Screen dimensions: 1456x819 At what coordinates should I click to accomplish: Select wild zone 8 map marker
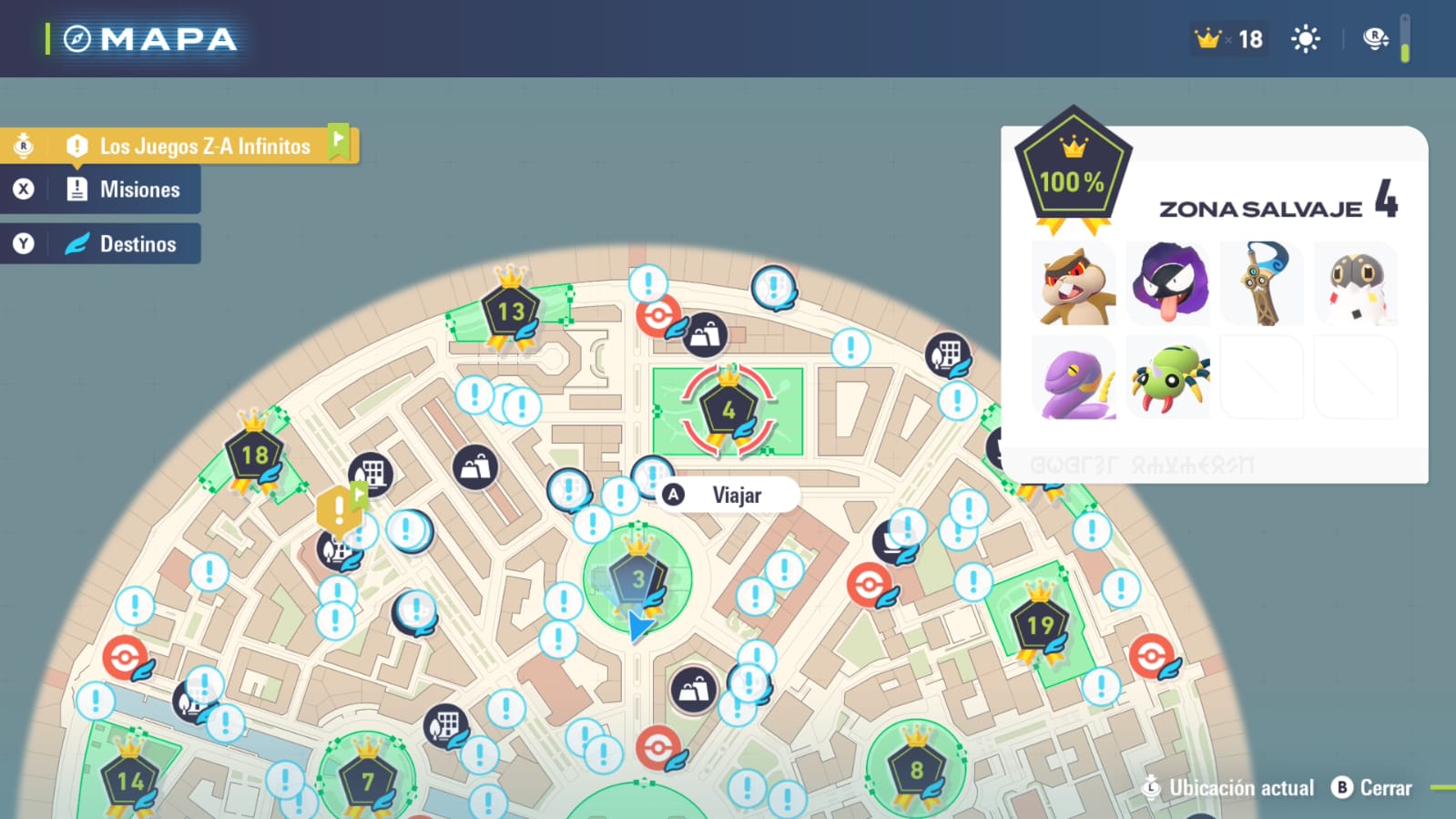pos(916,771)
